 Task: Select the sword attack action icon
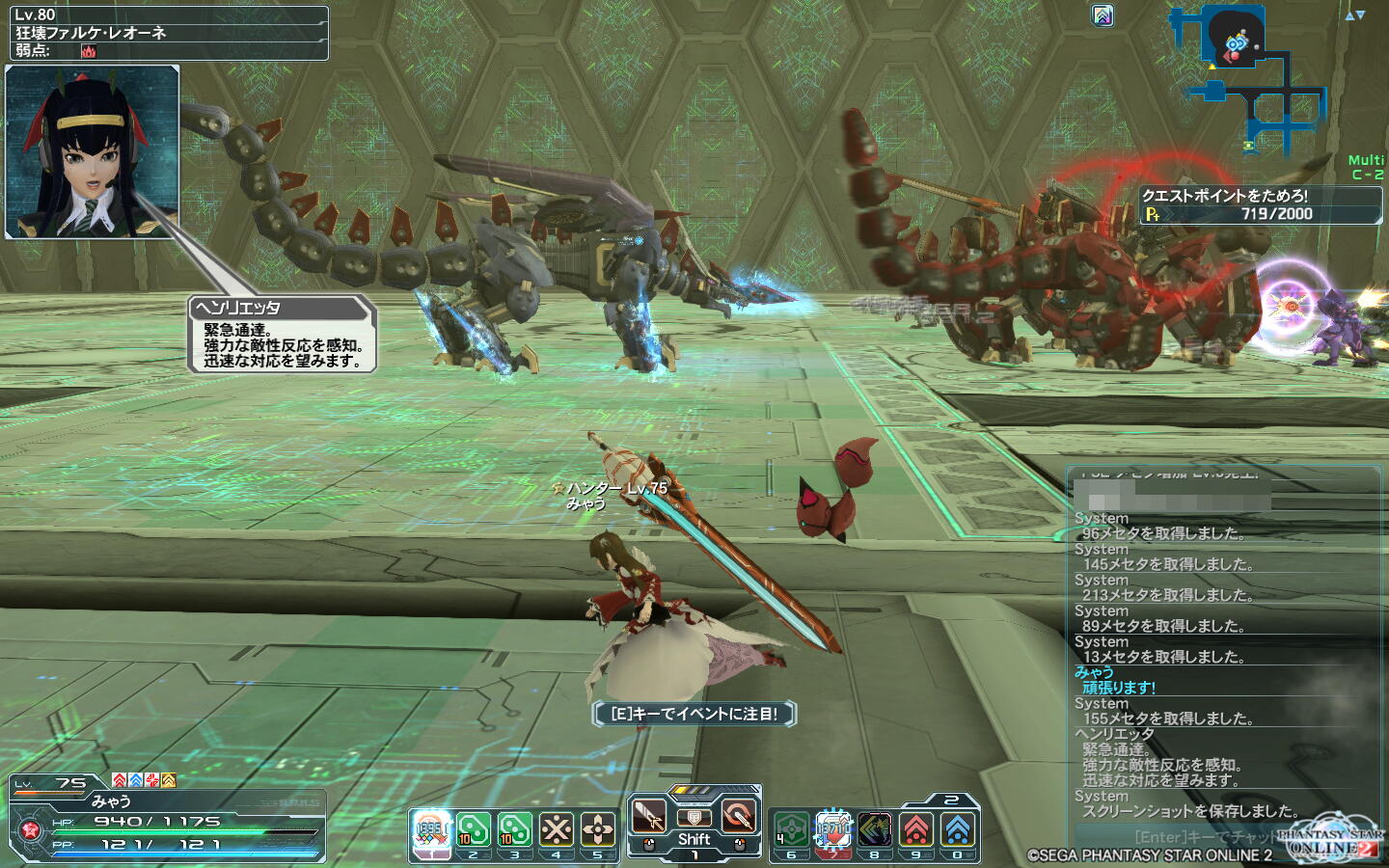649,817
